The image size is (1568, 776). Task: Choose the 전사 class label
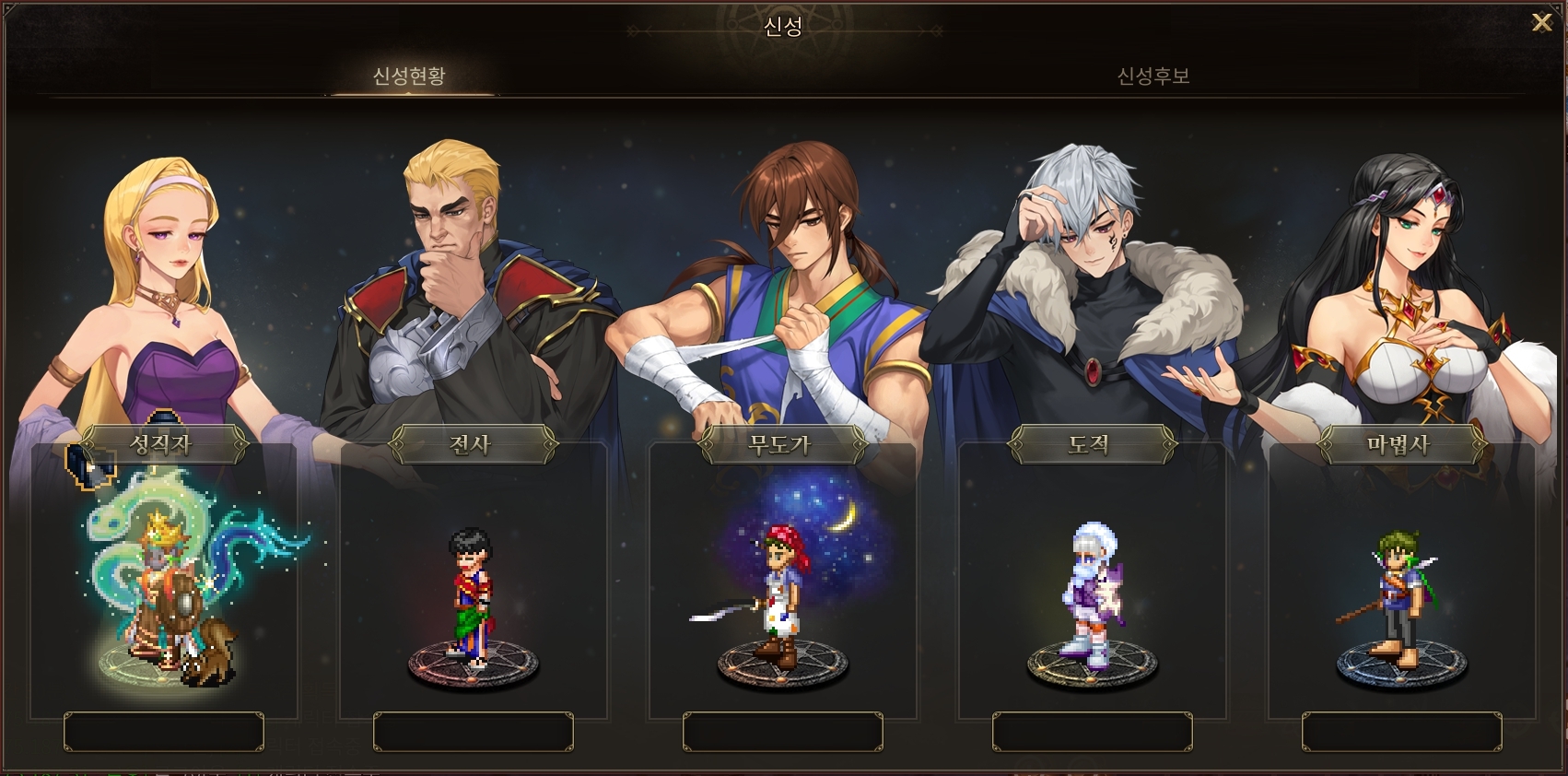tap(472, 444)
